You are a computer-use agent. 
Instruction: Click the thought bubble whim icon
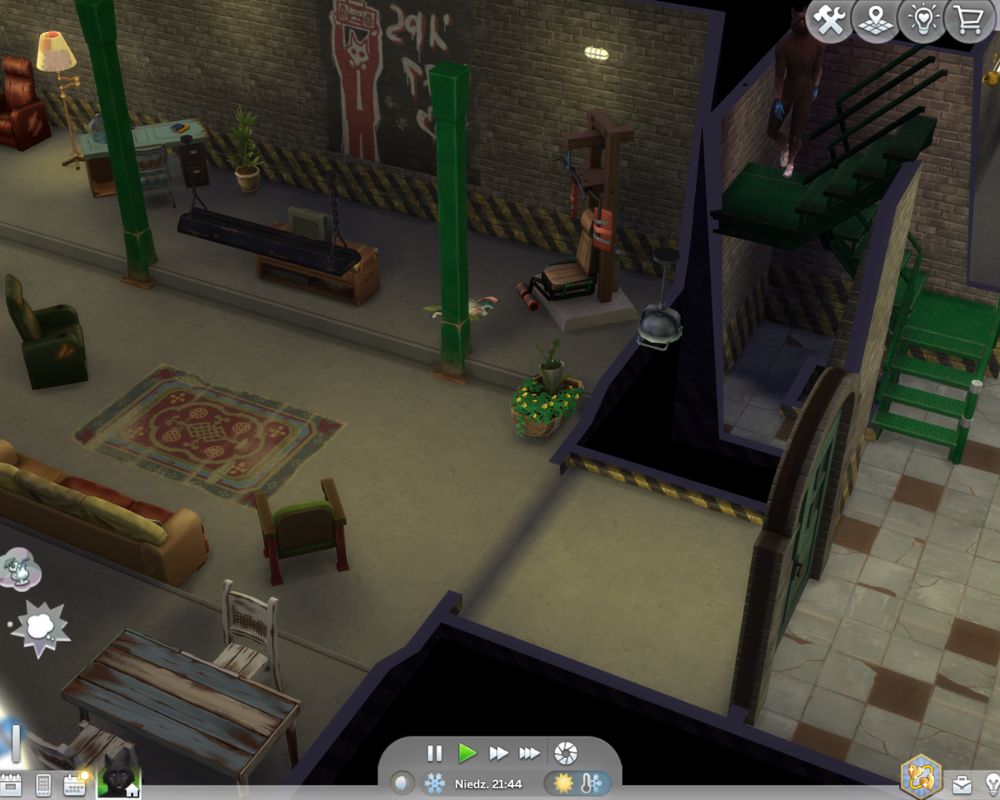click(20, 570)
